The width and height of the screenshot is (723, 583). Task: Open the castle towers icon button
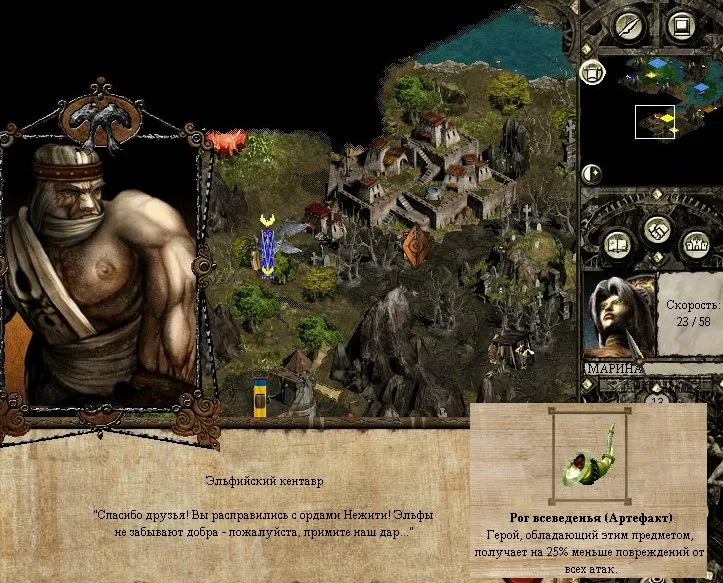[x=696, y=243]
